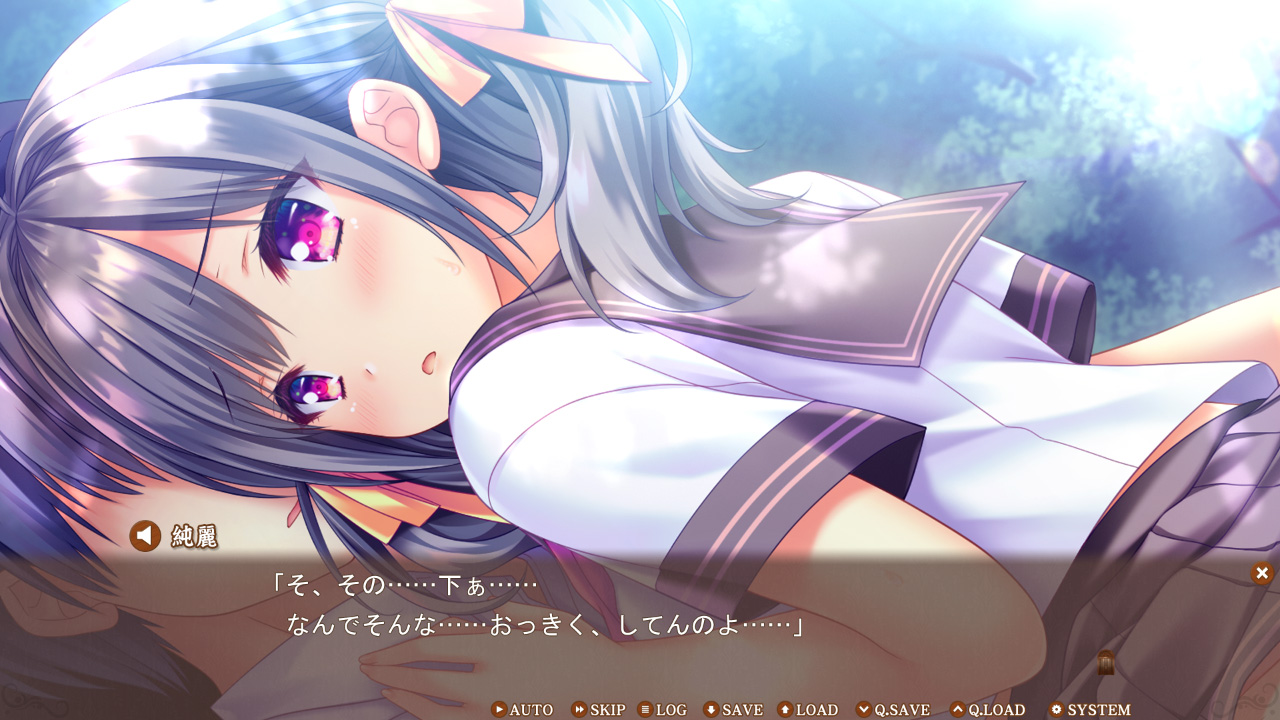Close the dialogue text window
The image size is (1280, 720).
[1261, 573]
